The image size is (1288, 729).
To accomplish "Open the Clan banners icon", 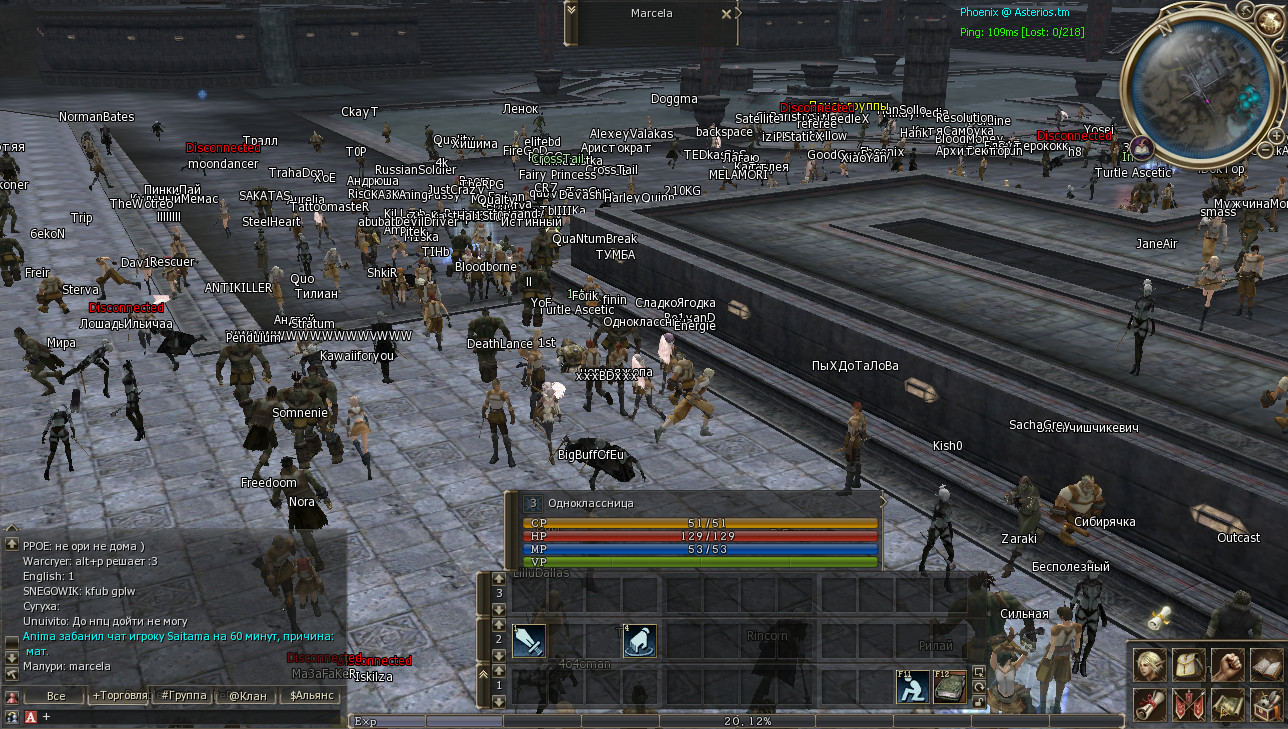I will (1190, 705).
